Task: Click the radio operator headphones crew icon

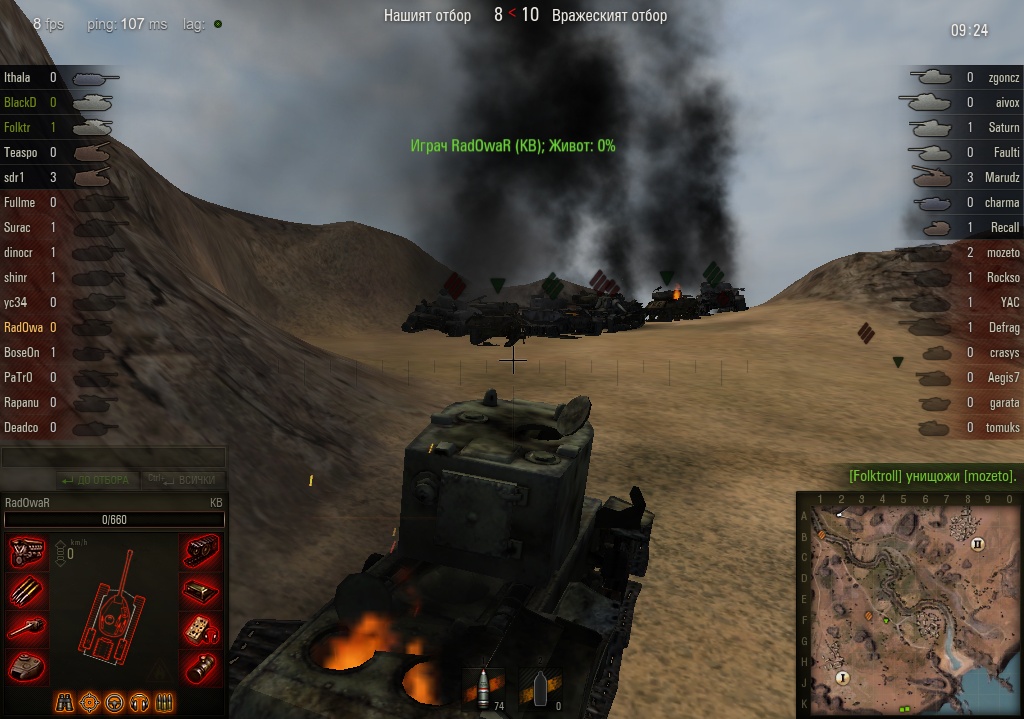Action: (x=140, y=702)
